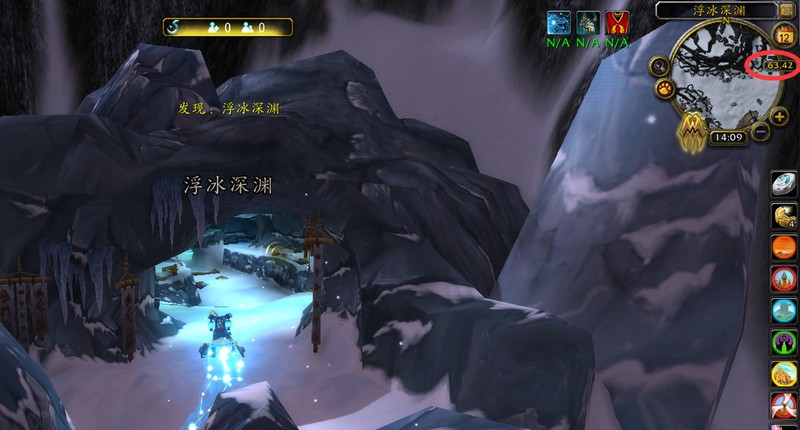The width and height of the screenshot is (800, 430).
Task: Activate the cyan city portal icon
Action: (784, 310)
